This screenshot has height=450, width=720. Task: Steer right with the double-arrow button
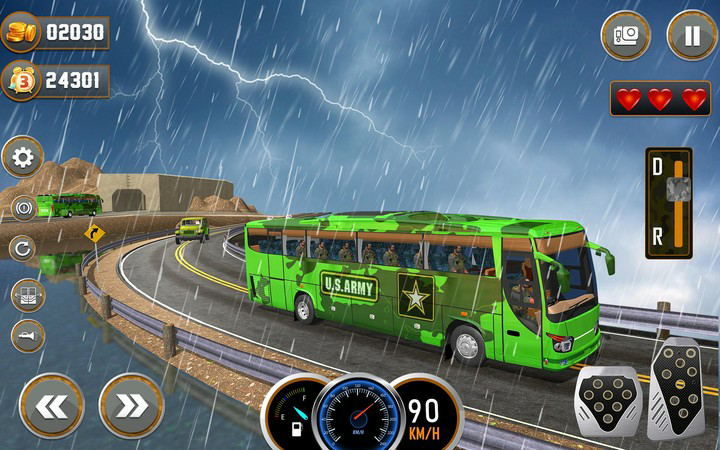(x=131, y=404)
